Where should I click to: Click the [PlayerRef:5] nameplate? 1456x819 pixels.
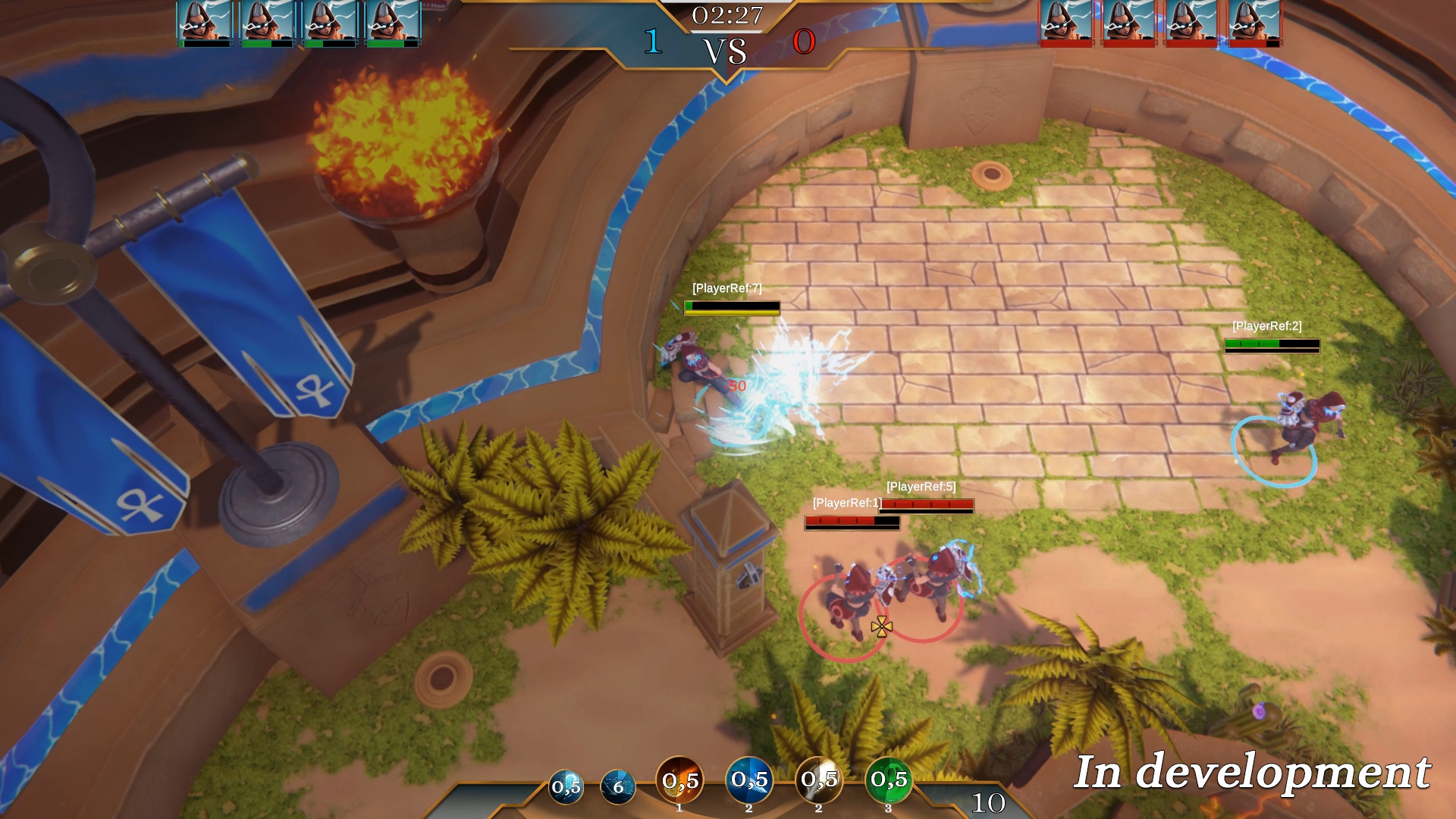(923, 487)
